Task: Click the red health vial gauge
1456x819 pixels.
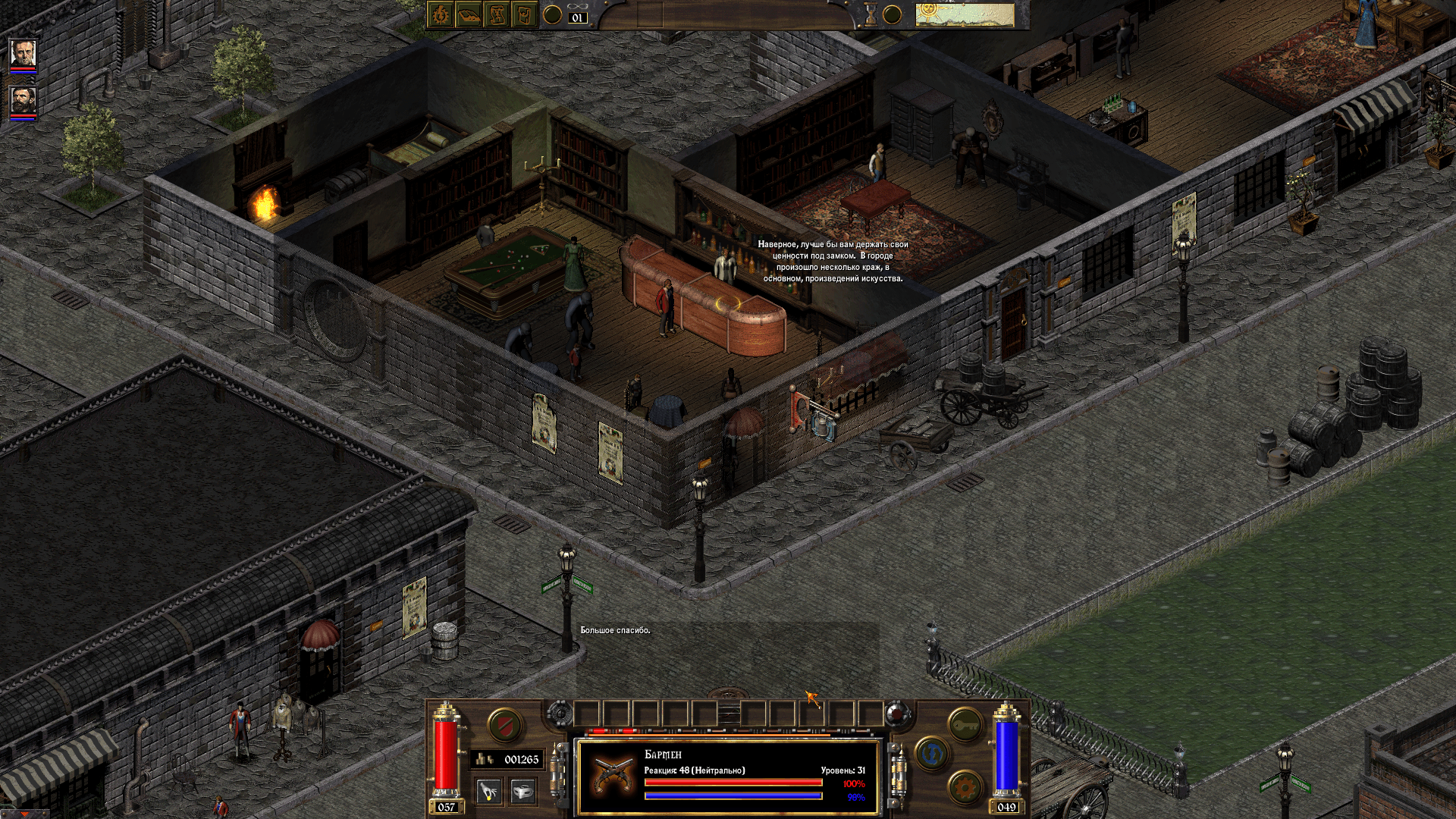Action: tap(445, 755)
